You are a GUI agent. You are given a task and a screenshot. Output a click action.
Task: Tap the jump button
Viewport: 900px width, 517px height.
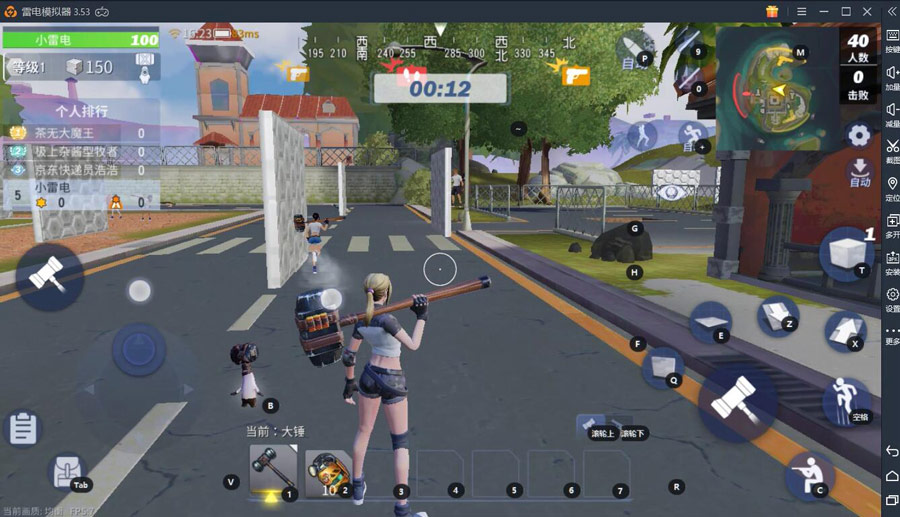pyautogui.click(x=845, y=399)
